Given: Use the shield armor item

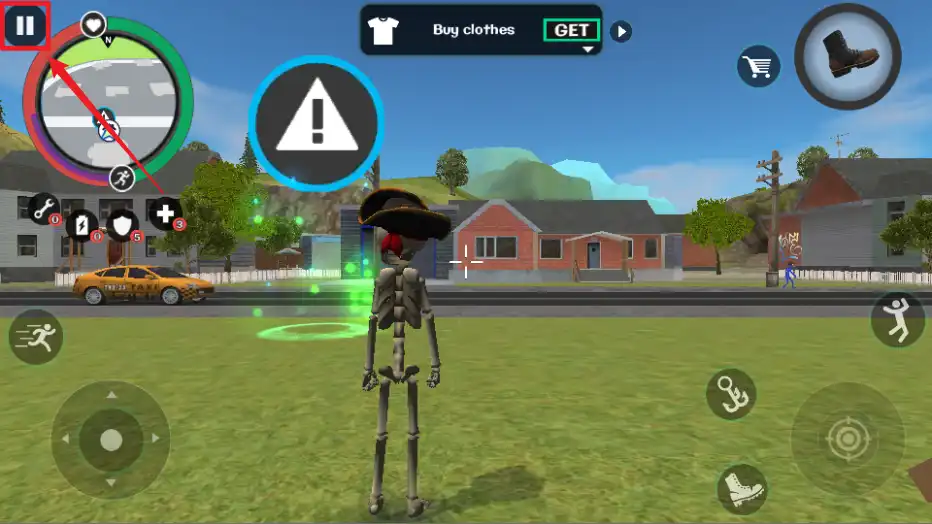Looking at the screenshot, I should (x=123, y=224).
